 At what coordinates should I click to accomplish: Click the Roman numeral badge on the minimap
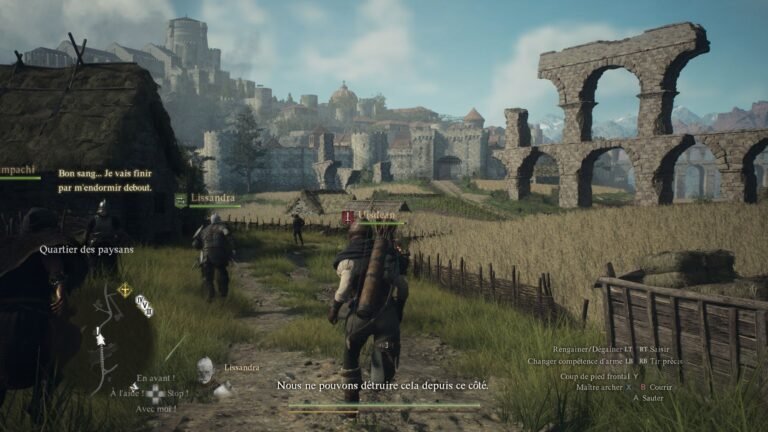144,304
